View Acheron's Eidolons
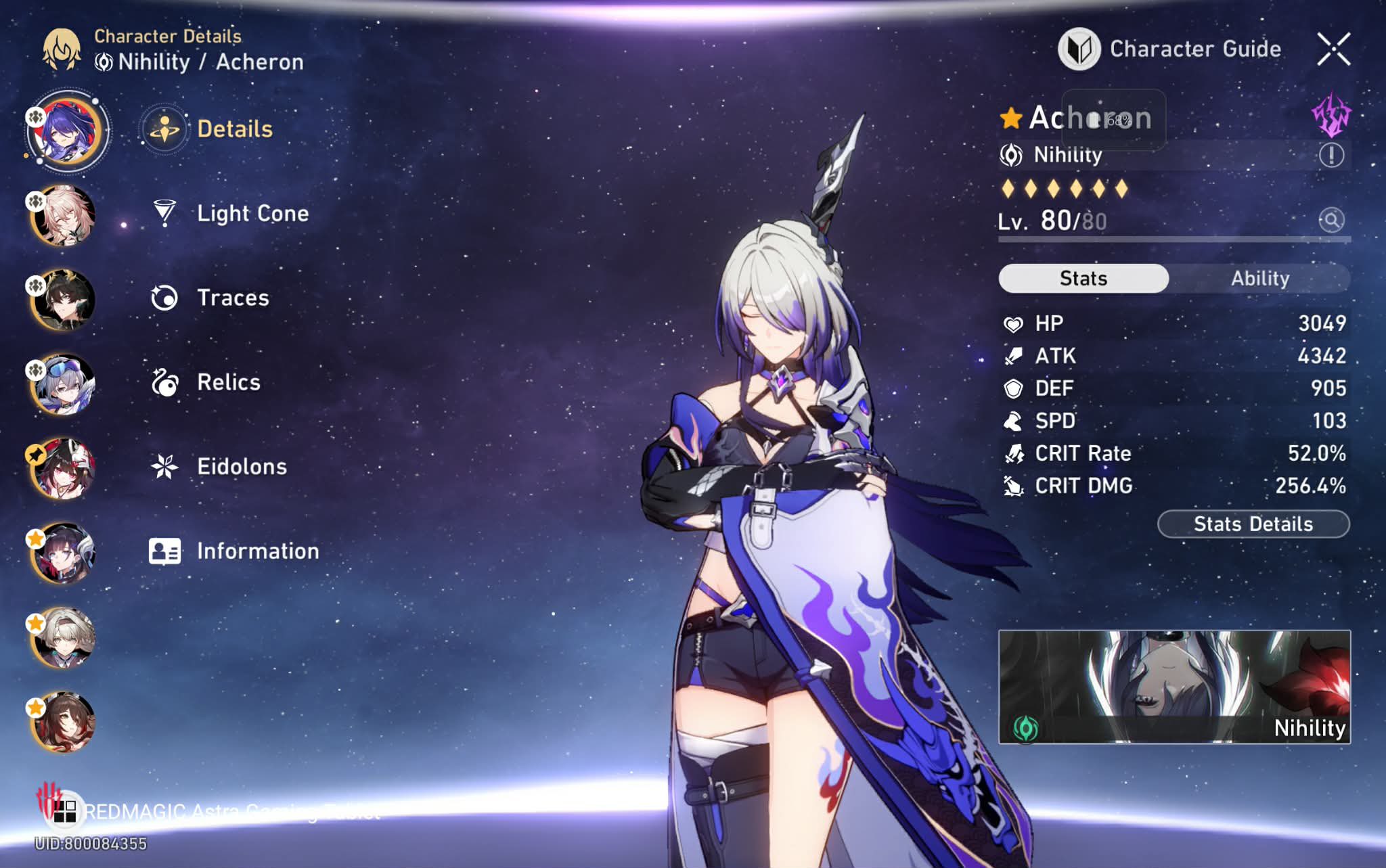The width and height of the screenshot is (1386, 868). (x=241, y=466)
